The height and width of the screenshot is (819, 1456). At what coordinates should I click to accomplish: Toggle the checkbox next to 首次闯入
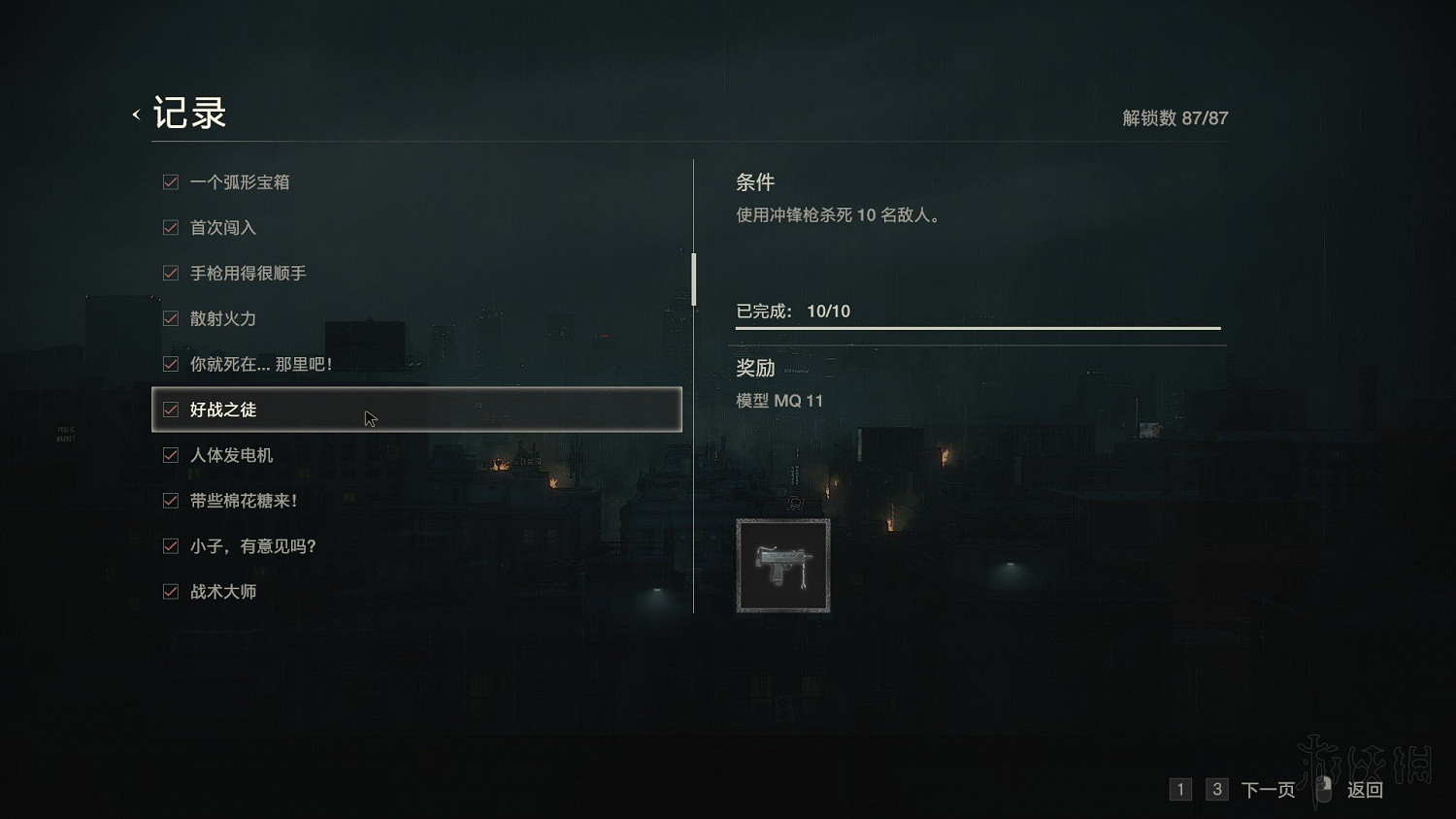click(170, 227)
